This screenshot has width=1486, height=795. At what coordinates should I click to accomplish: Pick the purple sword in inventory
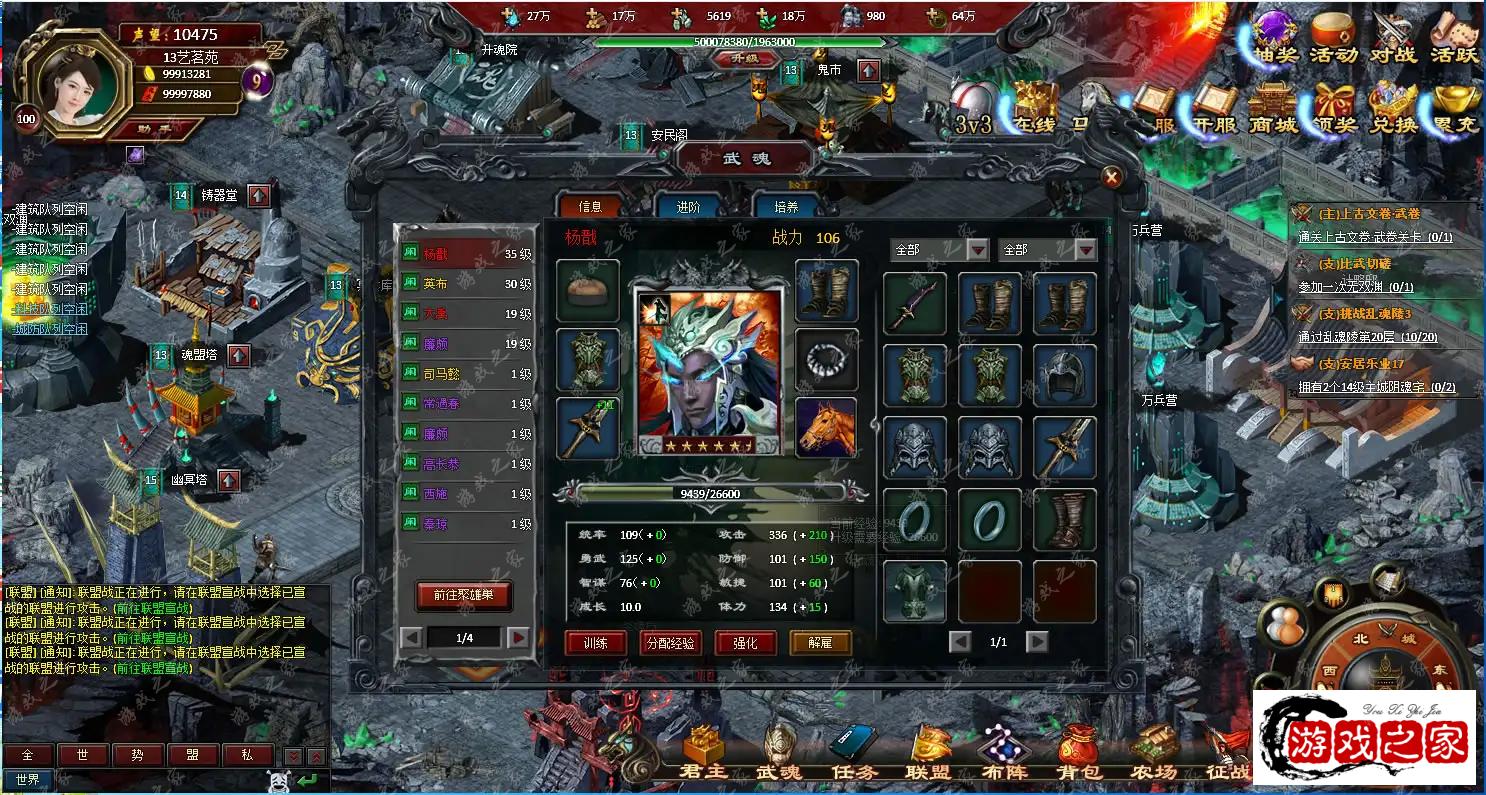pos(914,303)
